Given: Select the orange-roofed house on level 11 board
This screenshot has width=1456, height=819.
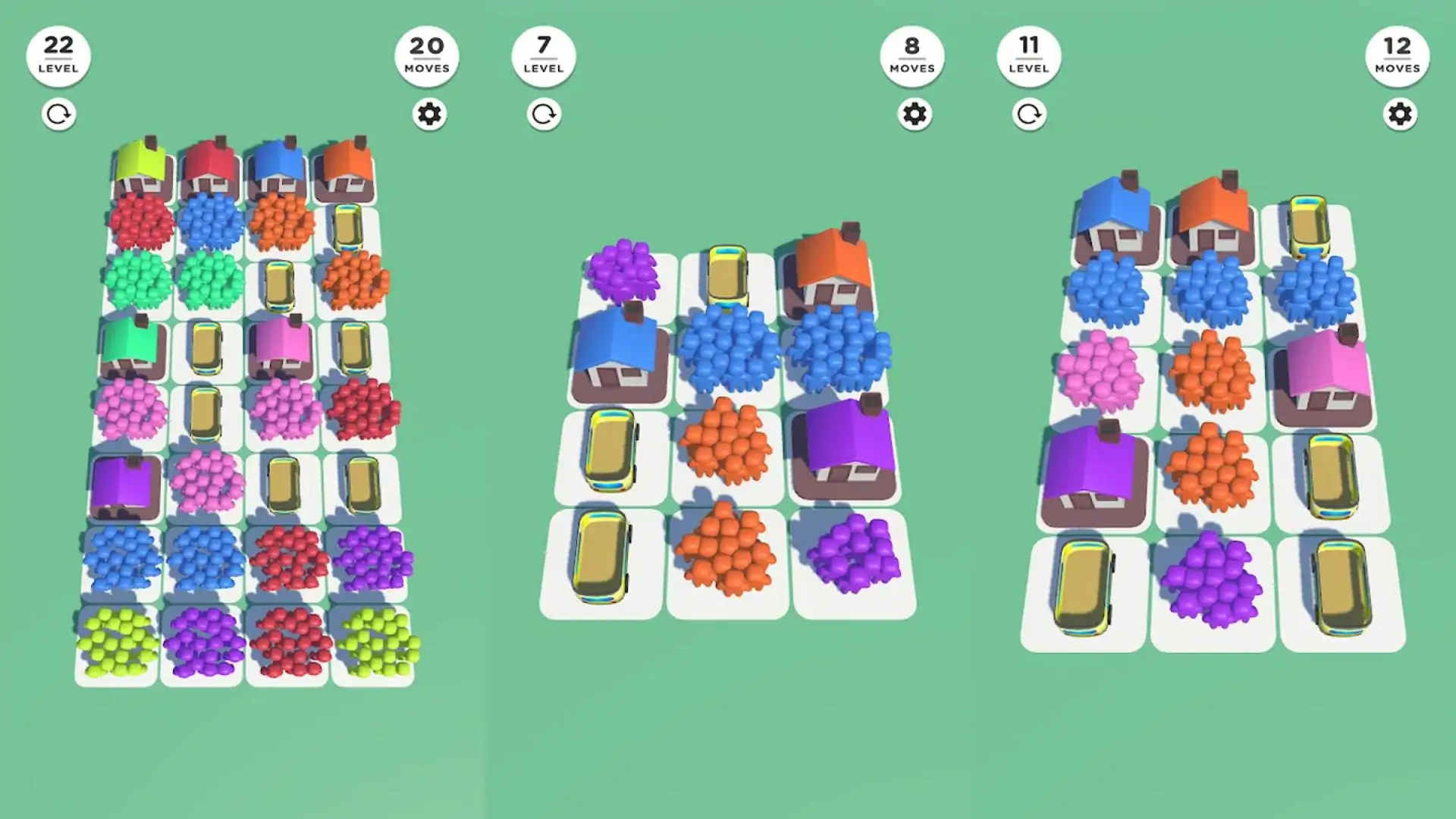Looking at the screenshot, I should pos(1213,215).
